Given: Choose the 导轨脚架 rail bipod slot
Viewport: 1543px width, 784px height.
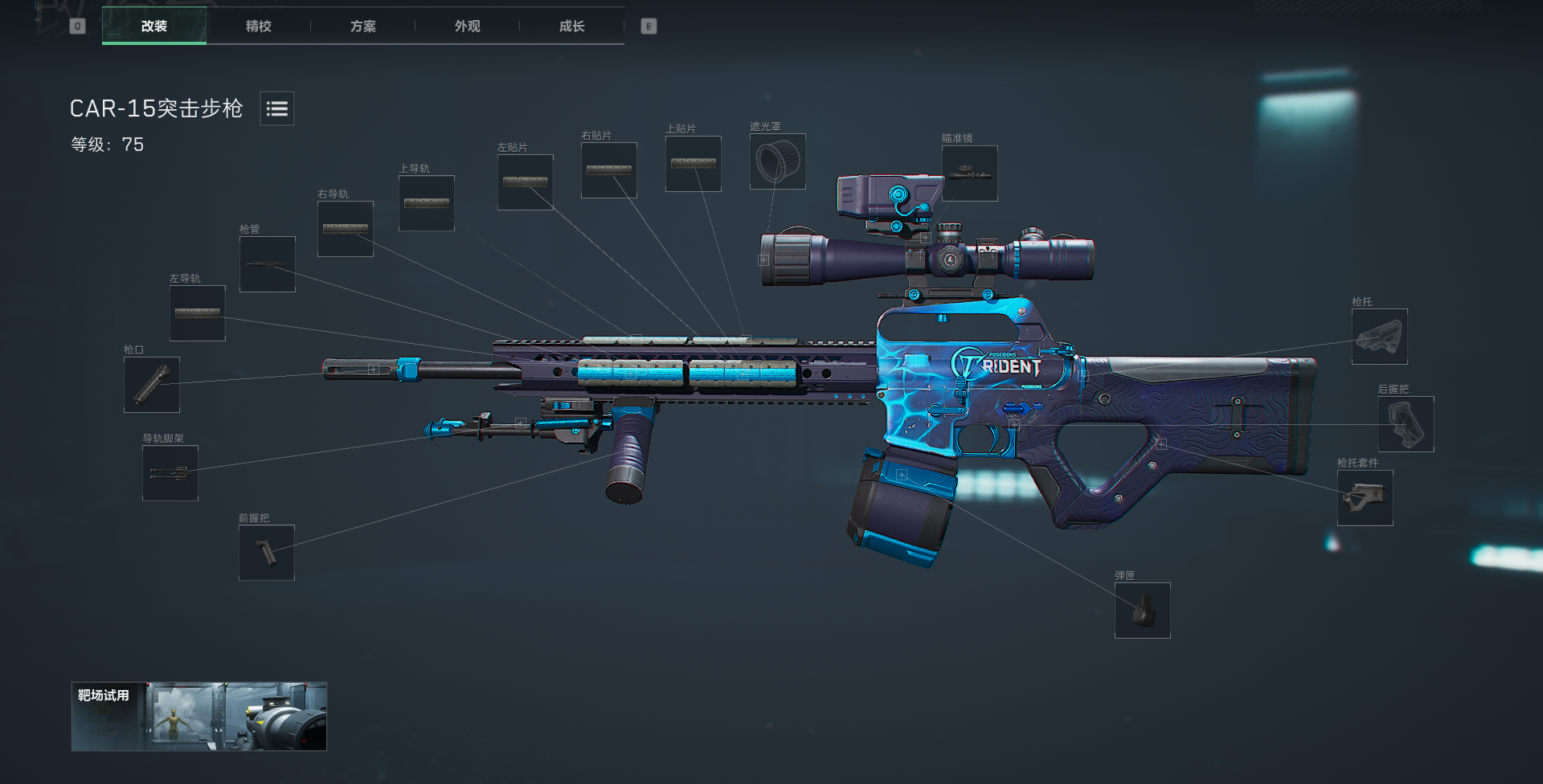Looking at the screenshot, I should pyautogui.click(x=170, y=473).
